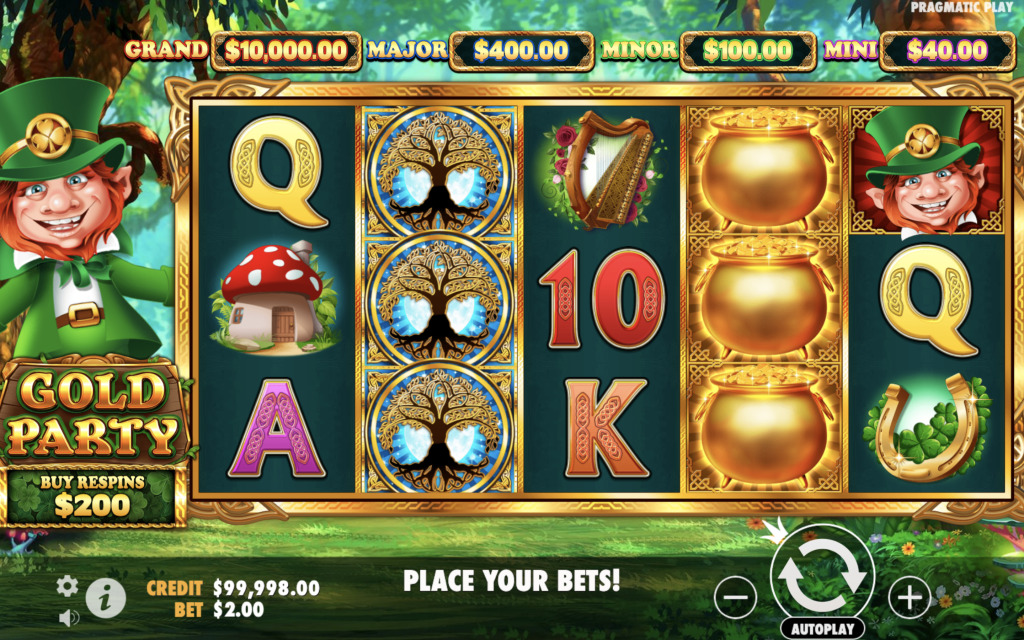Image resolution: width=1024 pixels, height=640 pixels.
Task: Open the game settings gear
Action: click(x=67, y=586)
